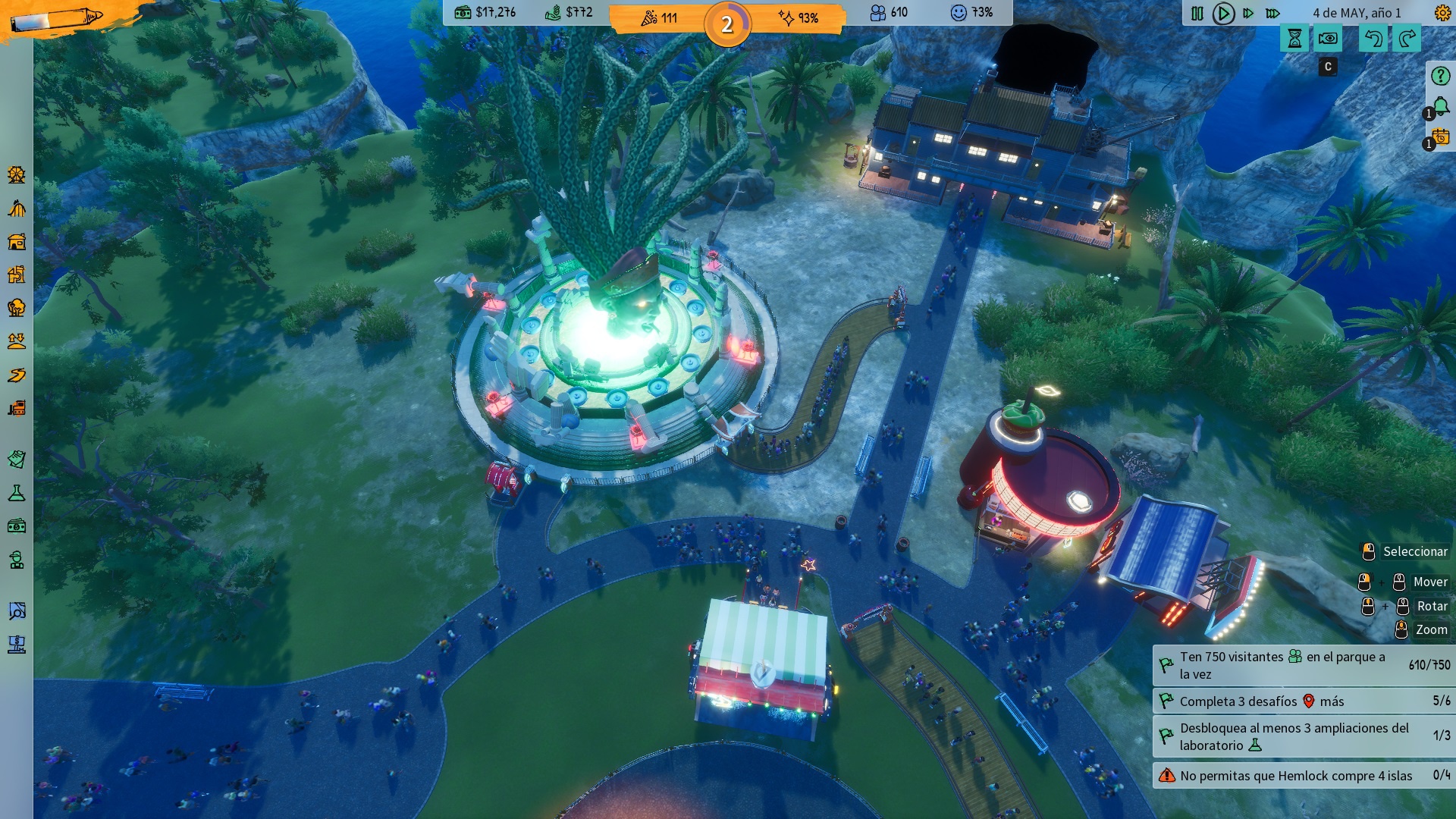Redo the last undone action
This screenshot has width=1456, height=819.
[1407, 39]
